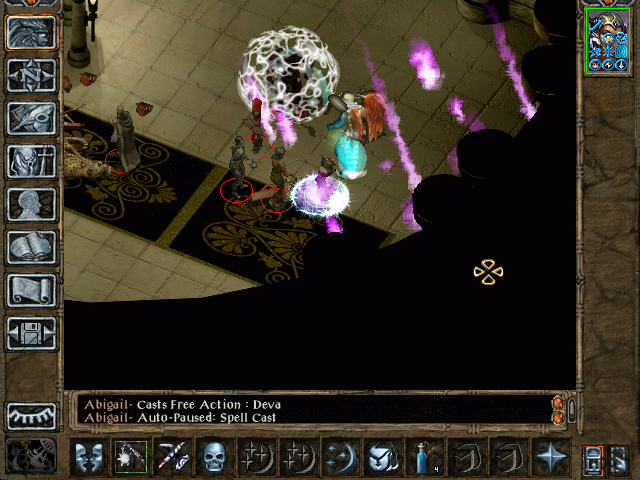Viewport: 640px width, 480px height.
Task: Use the blue potion quick item
Action: pos(424,457)
